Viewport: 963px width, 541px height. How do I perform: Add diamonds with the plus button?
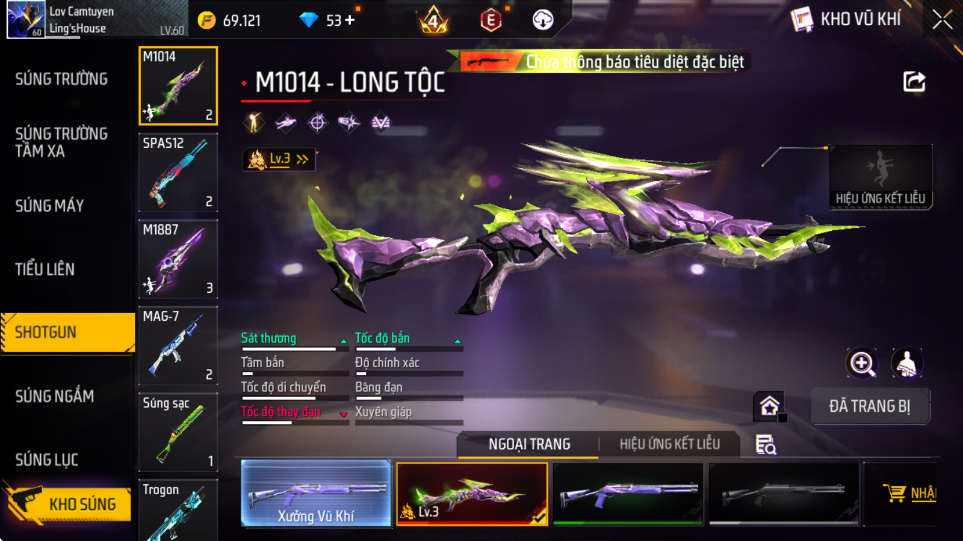click(x=349, y=20)
